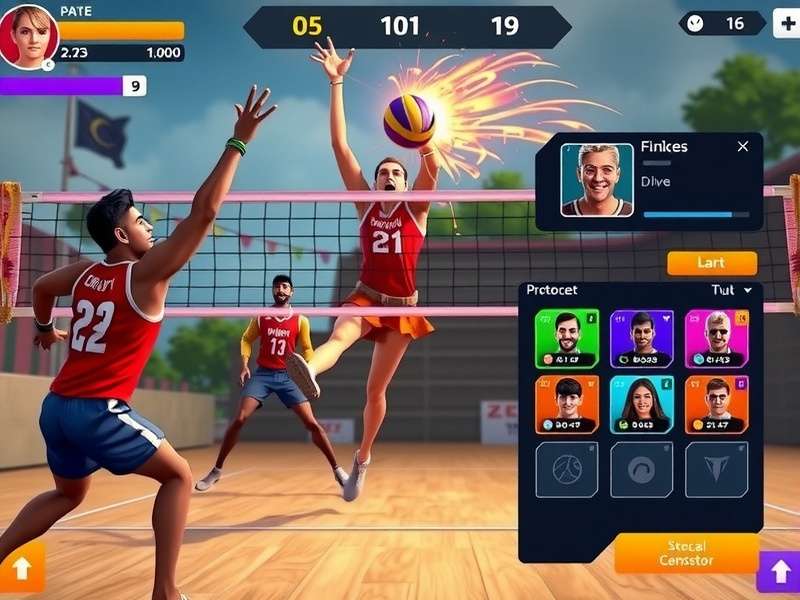Tap the orange up-arrow button
The image size is (800, 600).
click(x=21, y=567)
